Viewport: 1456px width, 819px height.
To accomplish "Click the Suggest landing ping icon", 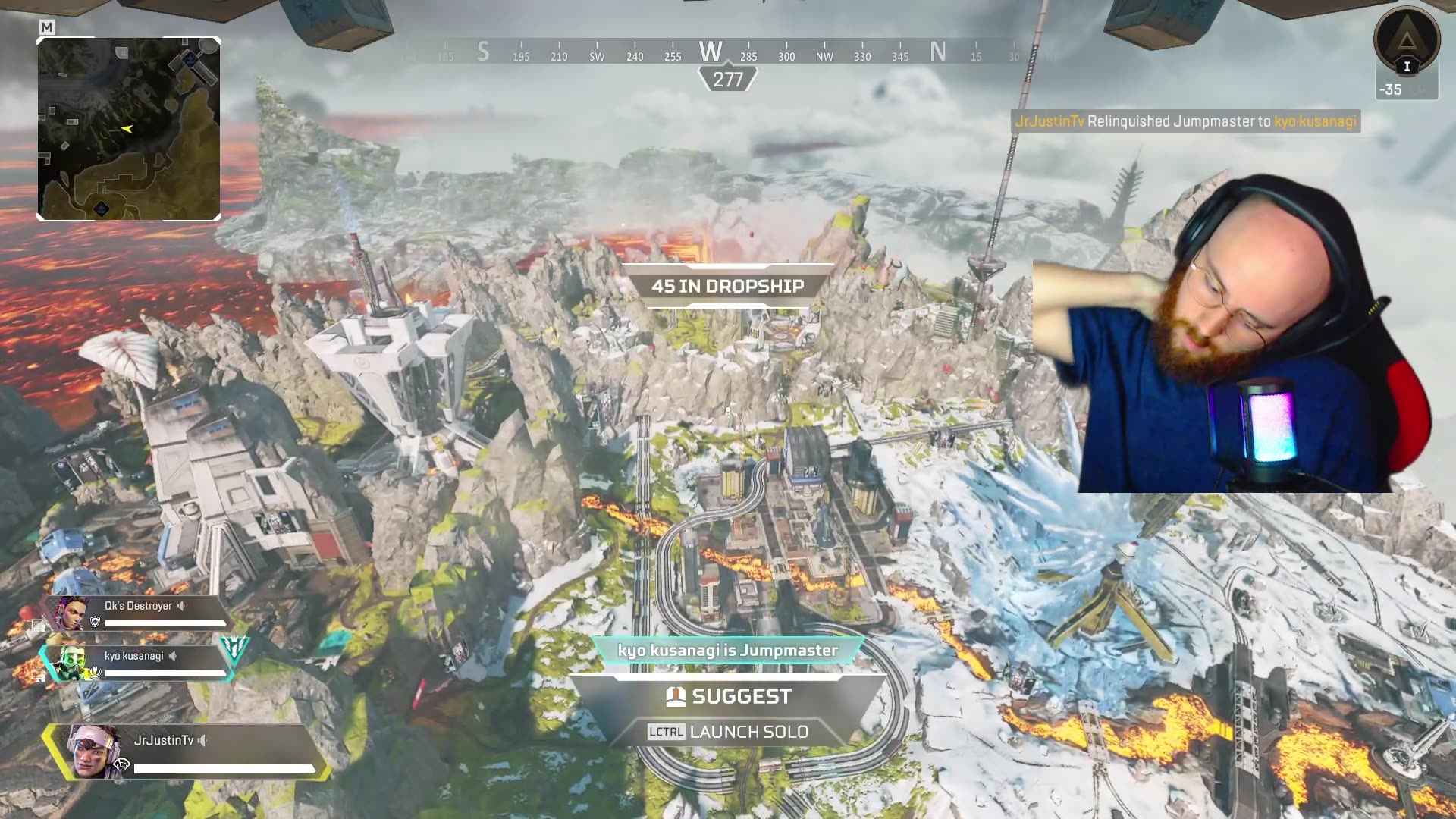I will pyautogui.click(x=676, y=695).
